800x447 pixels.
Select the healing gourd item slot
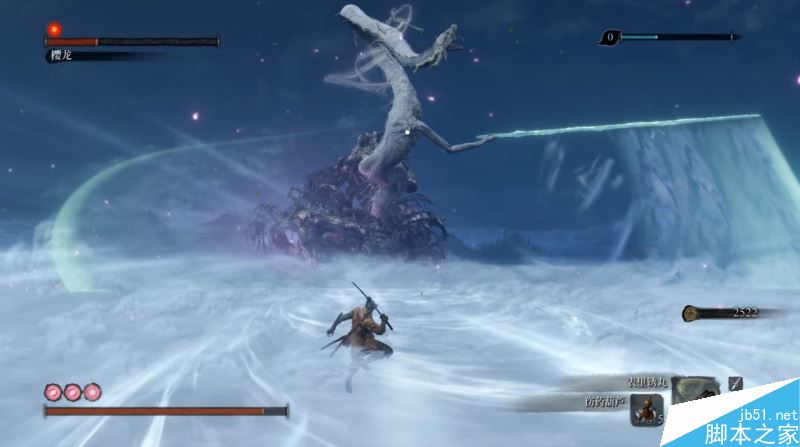(648, 408)
